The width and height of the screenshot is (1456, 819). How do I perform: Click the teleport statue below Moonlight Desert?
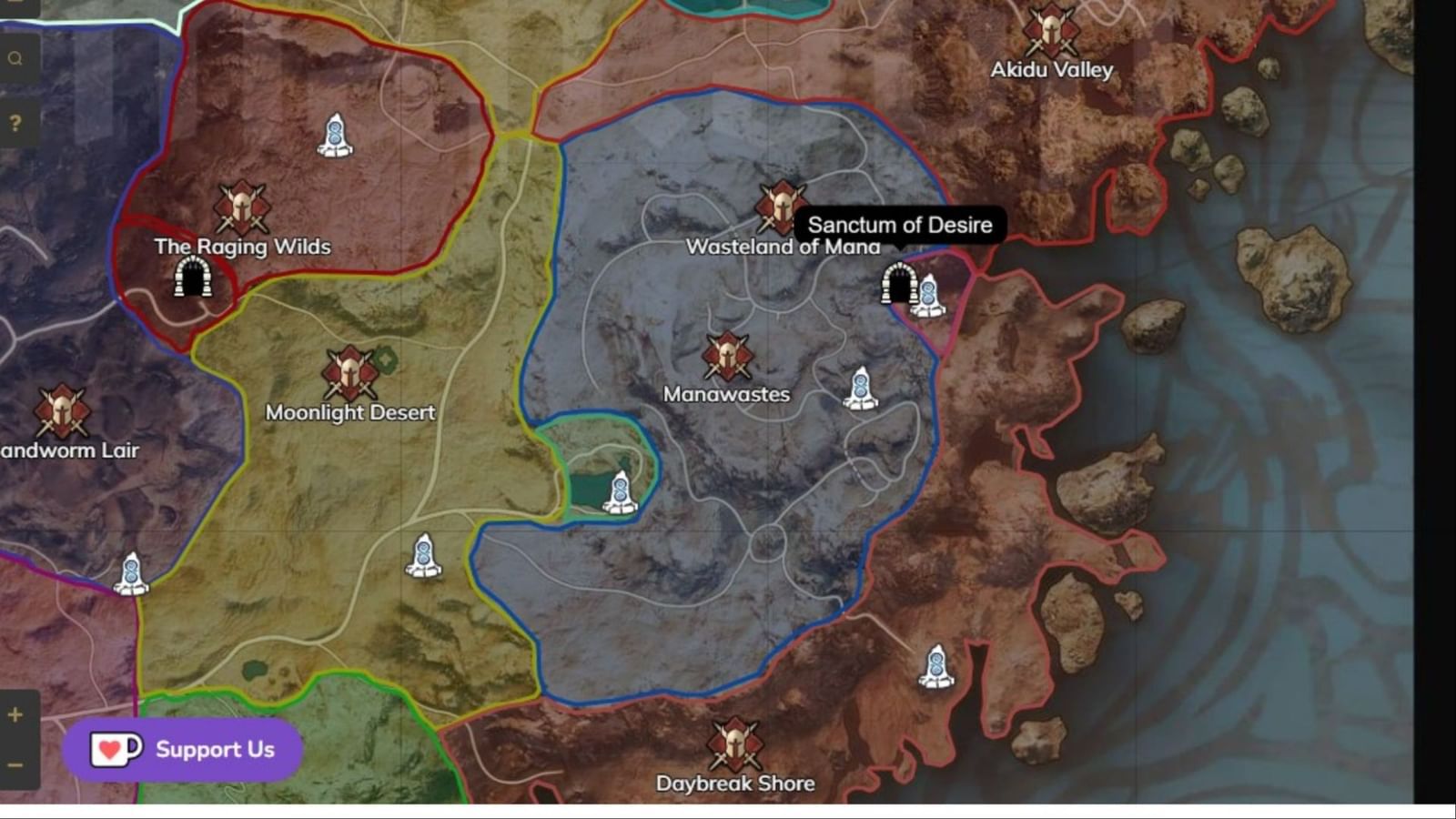(x=424, y=555)
